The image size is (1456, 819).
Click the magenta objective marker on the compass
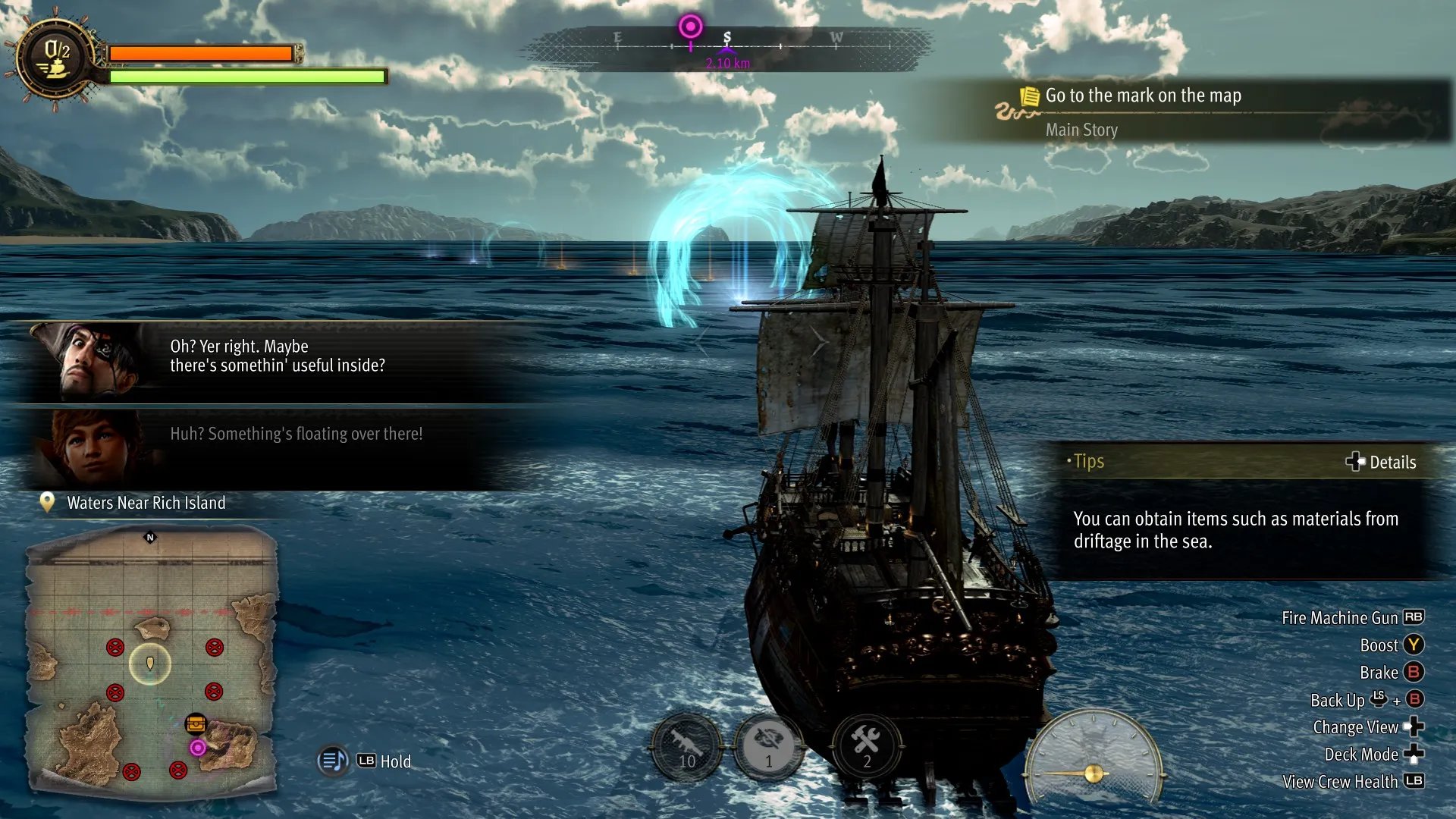tap(690, 27)
